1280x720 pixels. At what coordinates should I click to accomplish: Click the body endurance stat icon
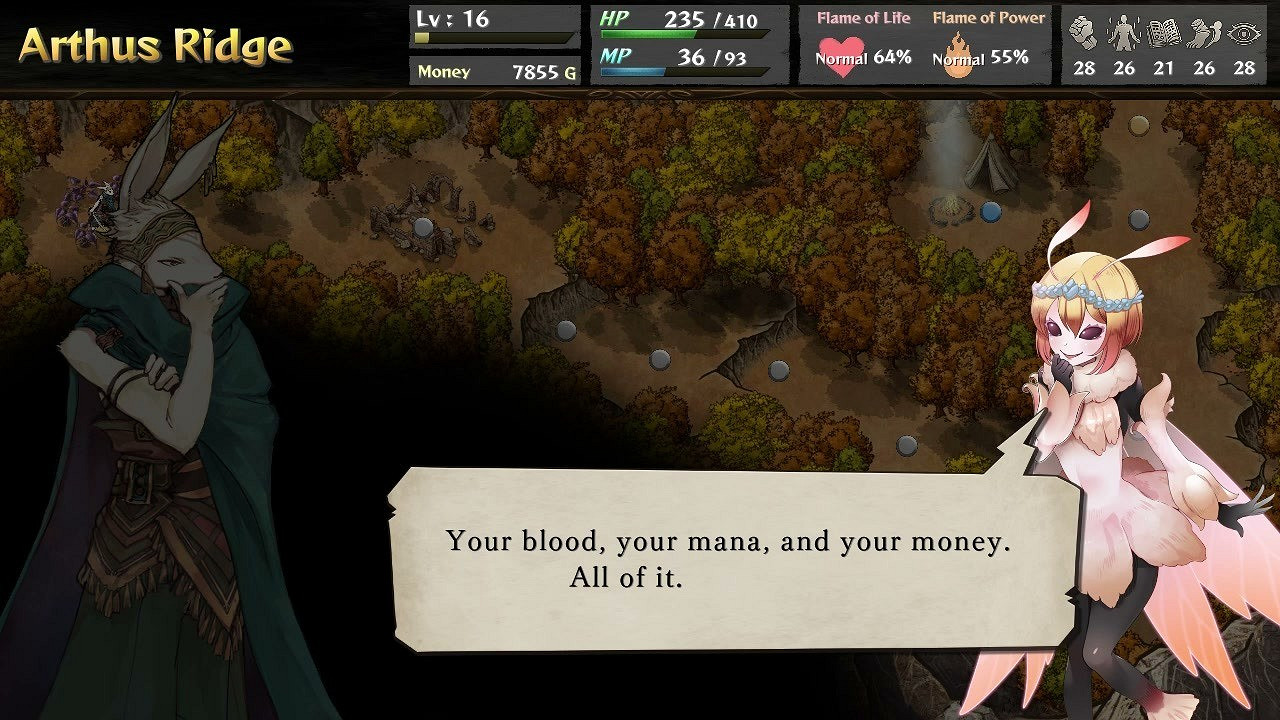1123,32
